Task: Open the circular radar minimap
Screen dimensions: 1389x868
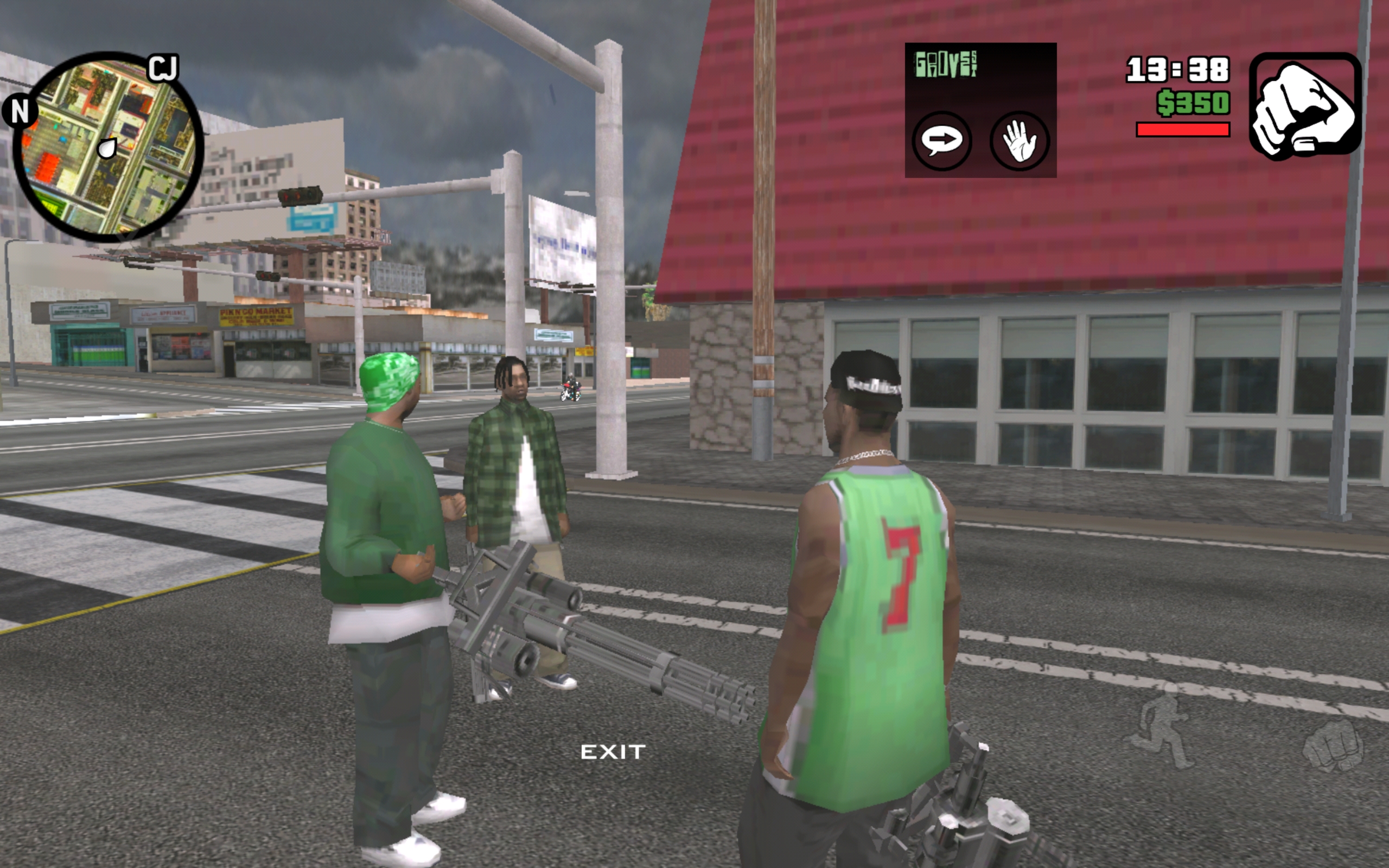Action: click(108, 147)
